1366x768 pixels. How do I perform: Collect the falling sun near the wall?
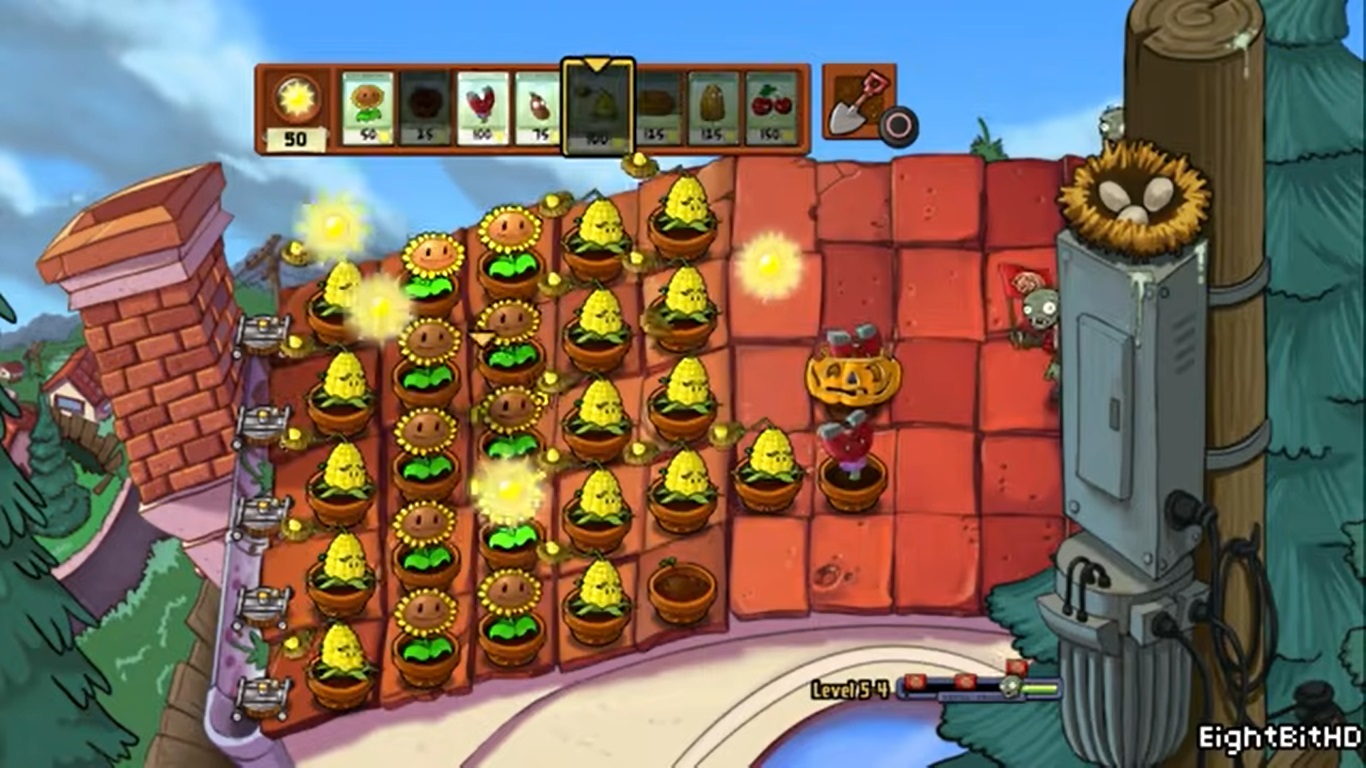pyautogui.click(x=766, y=266)
